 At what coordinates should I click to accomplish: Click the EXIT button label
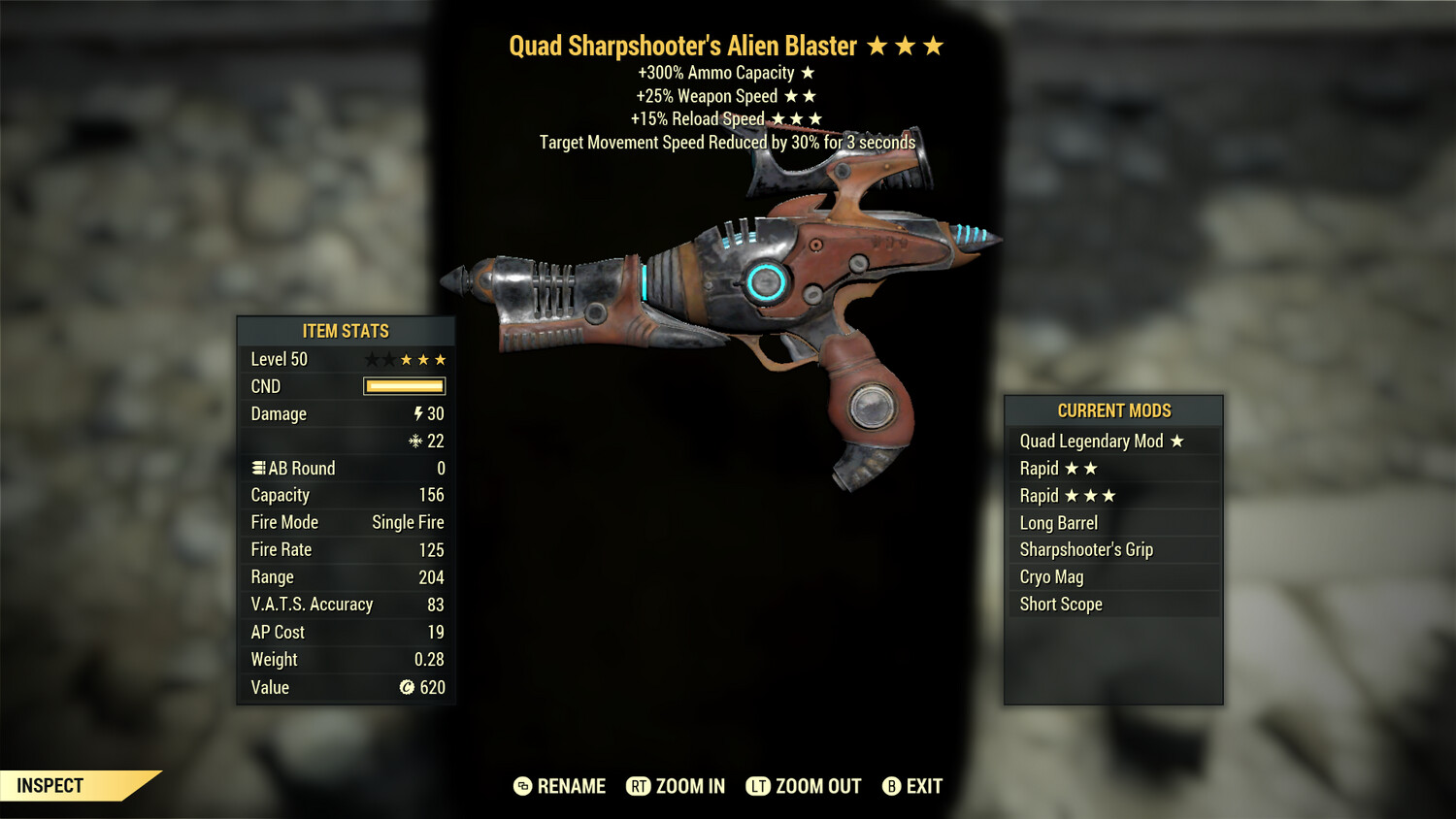[x=922, y=786]
